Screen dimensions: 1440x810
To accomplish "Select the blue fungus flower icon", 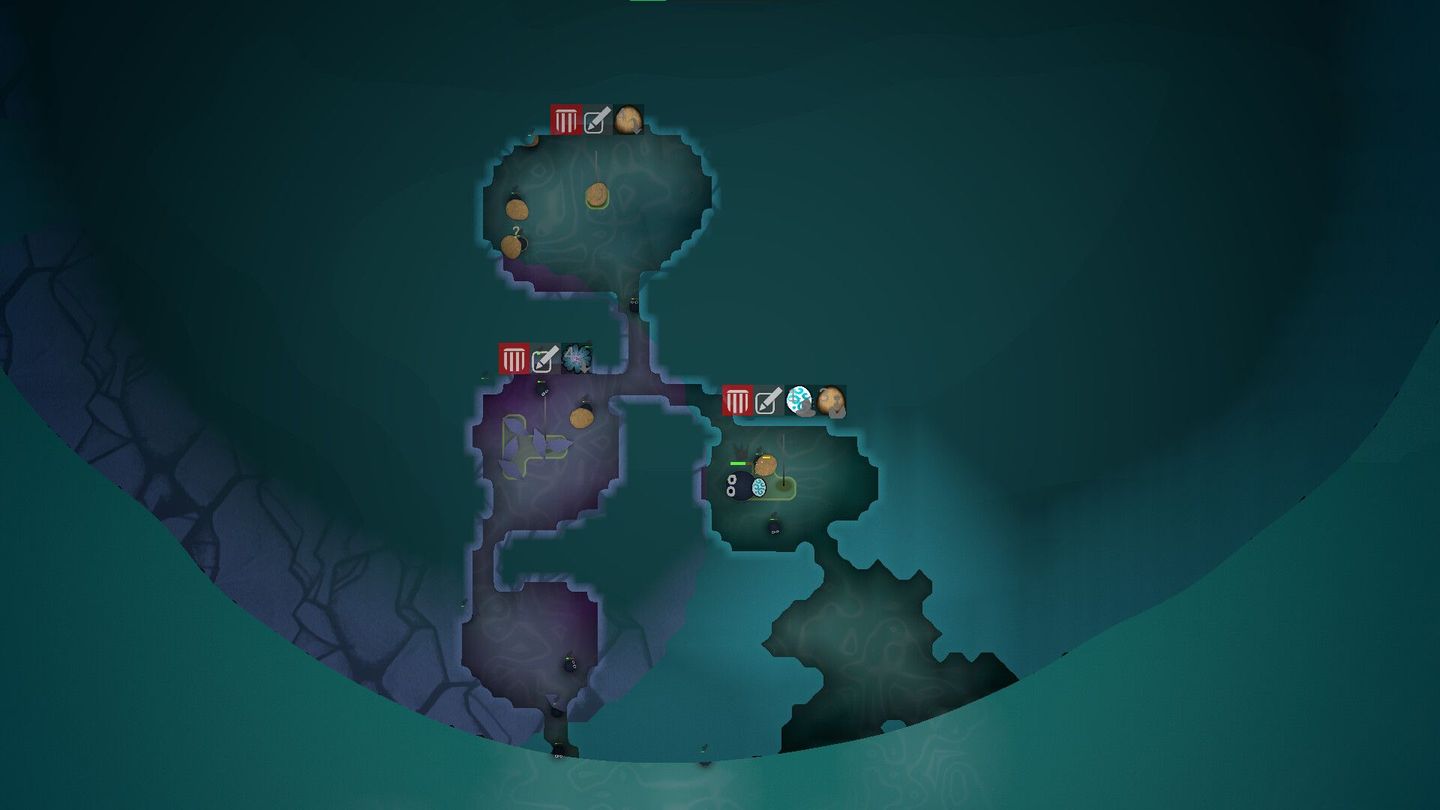I will coord(575,357).
